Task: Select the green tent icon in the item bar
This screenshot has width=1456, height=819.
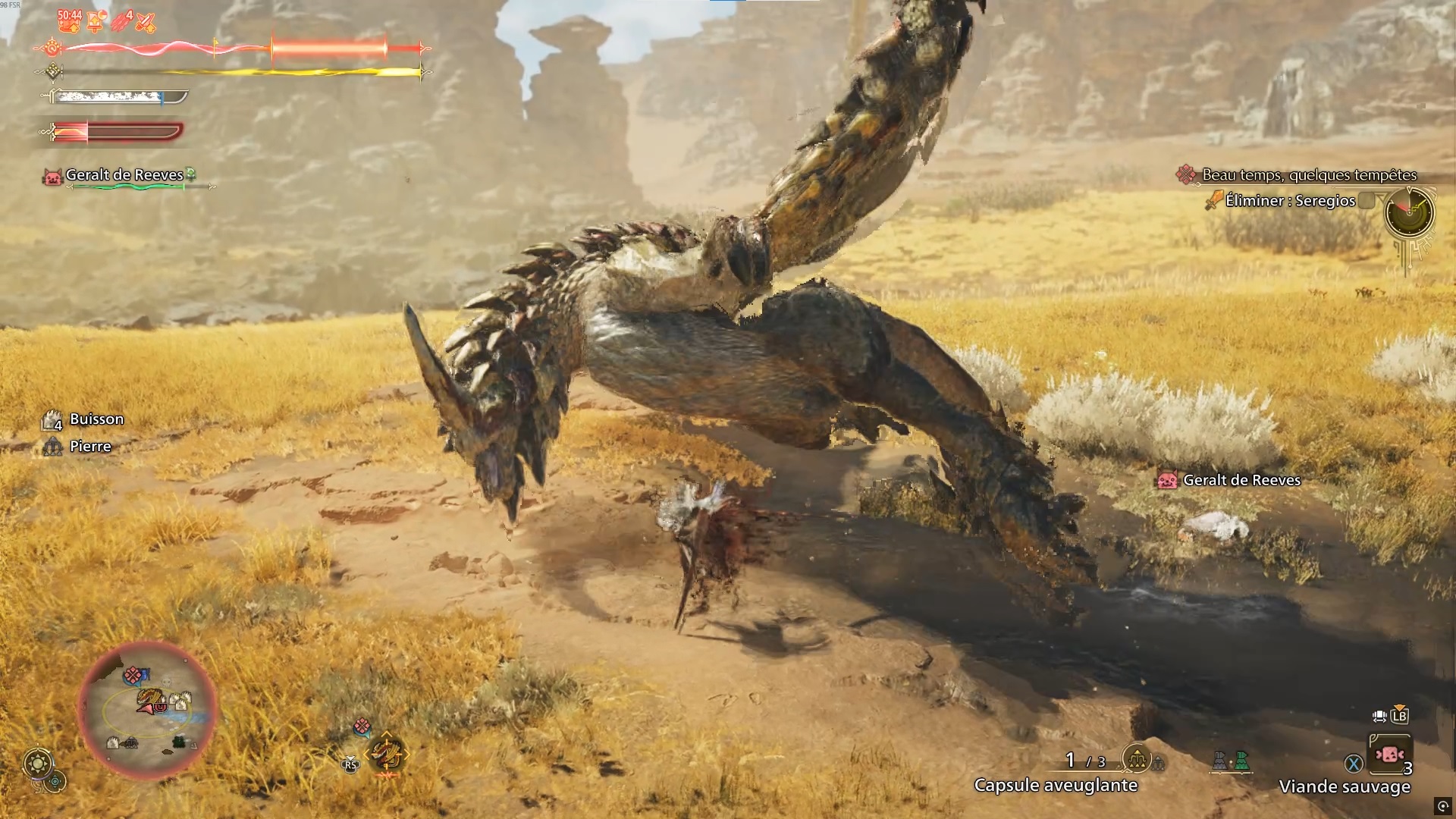Action: click(x=1241, y=761)
